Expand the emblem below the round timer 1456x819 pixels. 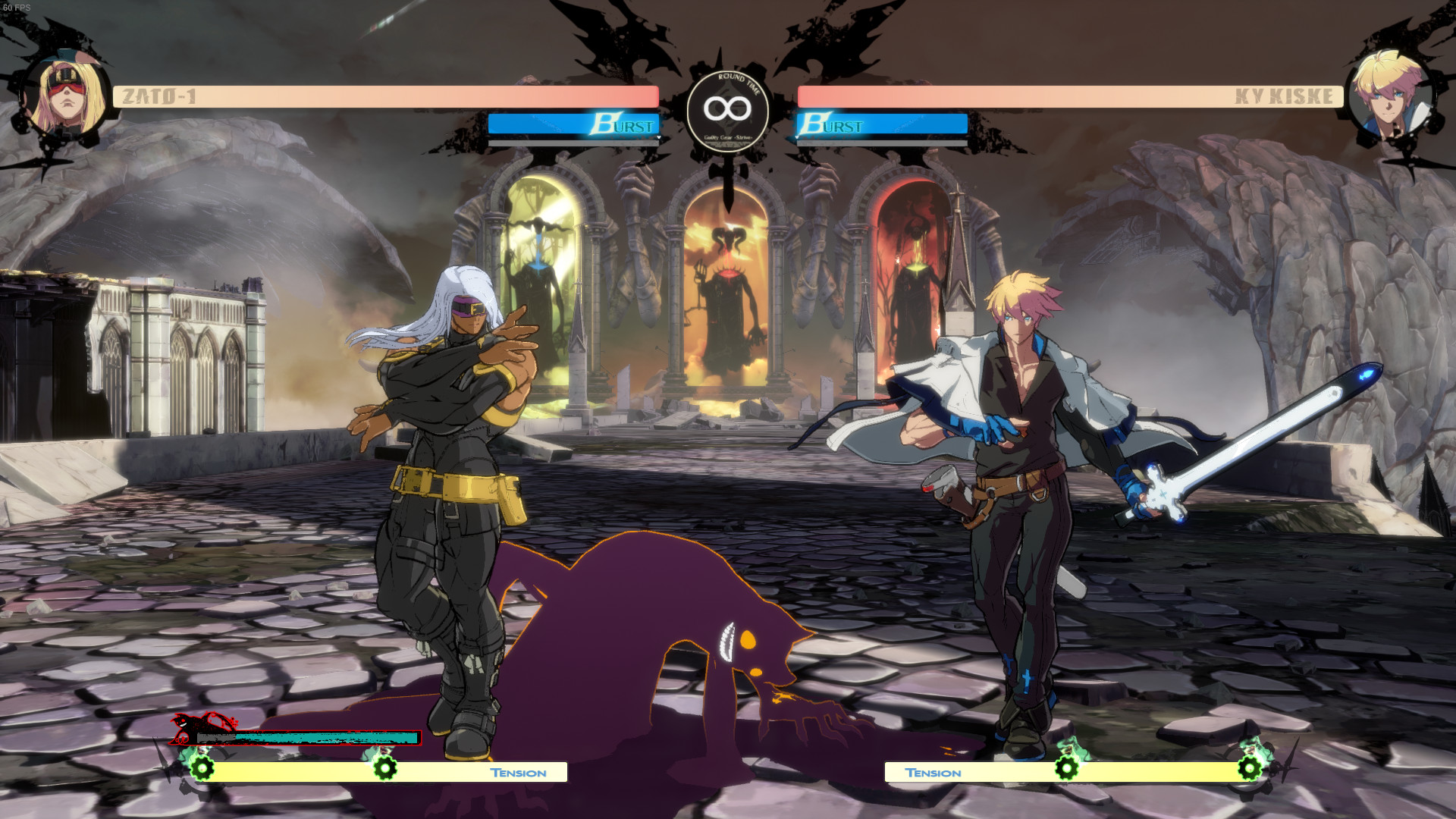pyautogui.click(x=726, y=171)
